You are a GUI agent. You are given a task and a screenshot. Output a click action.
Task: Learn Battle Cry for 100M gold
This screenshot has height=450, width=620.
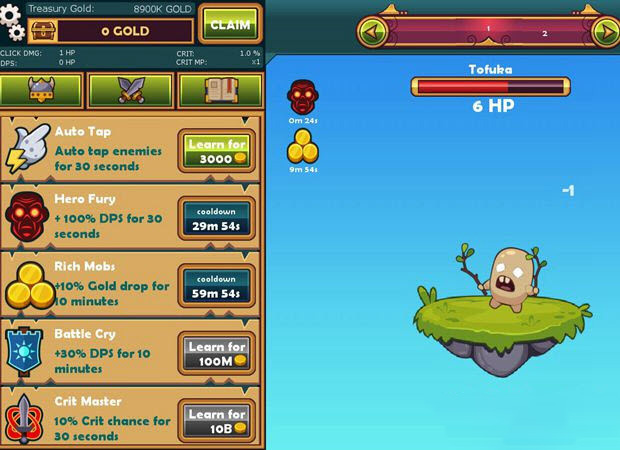tap(217, 354)
